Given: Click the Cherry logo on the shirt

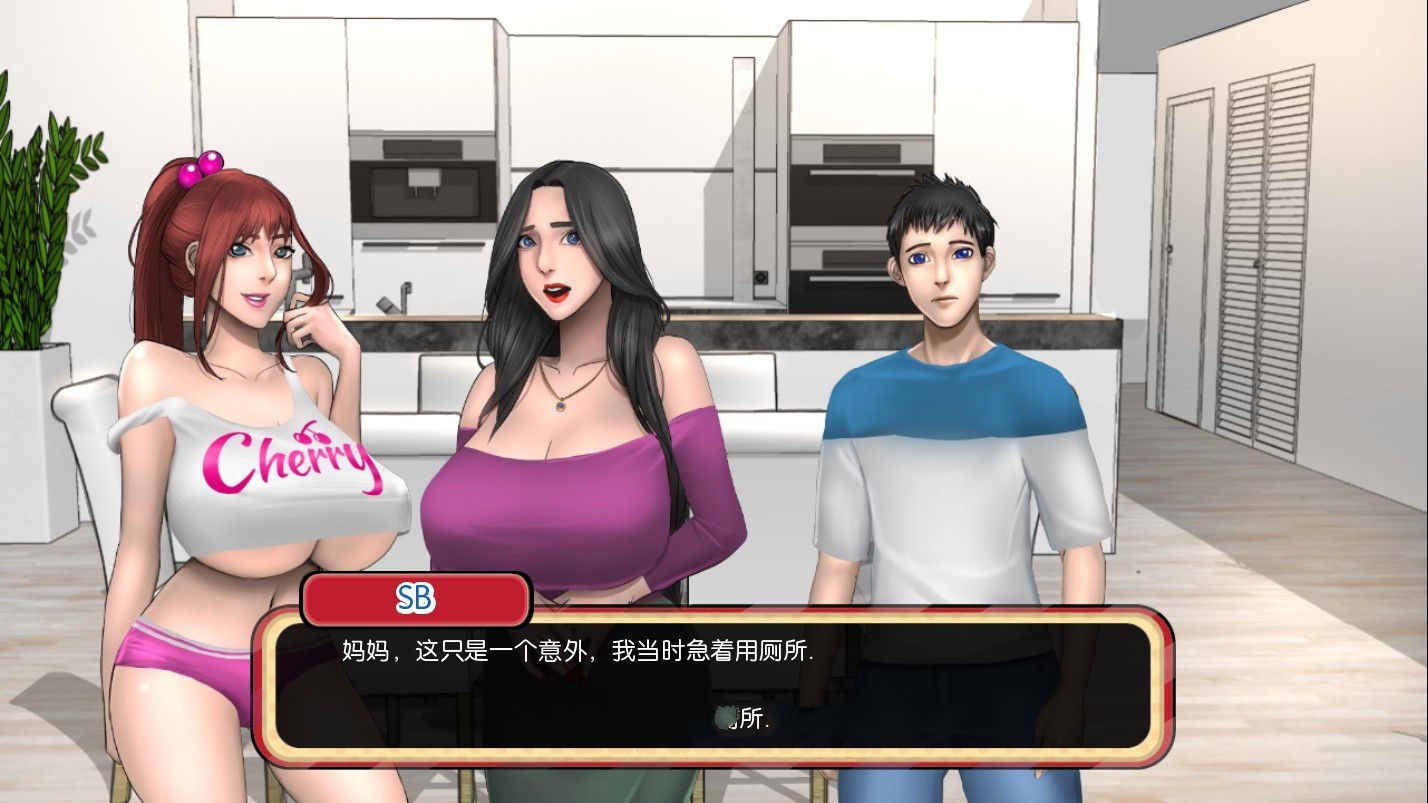Looking at the screenshot, I should click(290, 462).
